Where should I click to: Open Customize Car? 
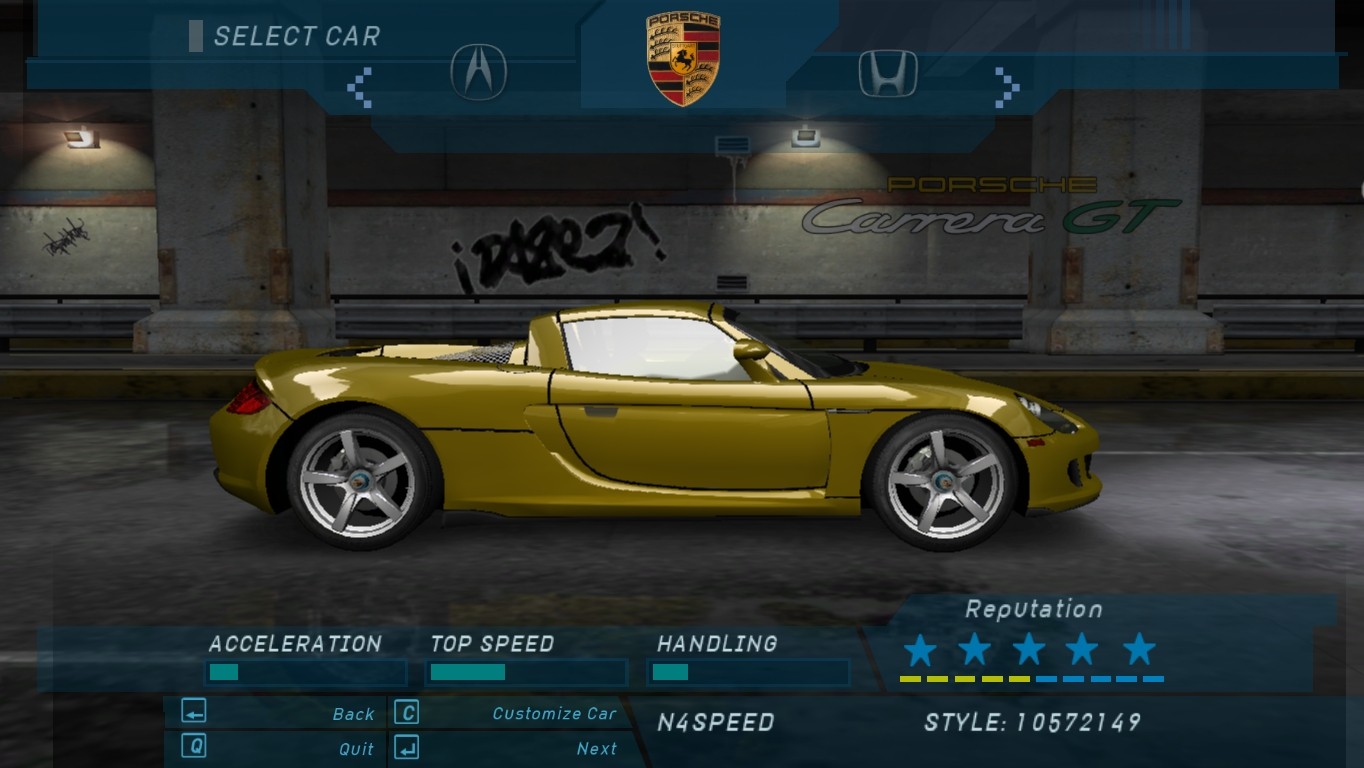554,714
